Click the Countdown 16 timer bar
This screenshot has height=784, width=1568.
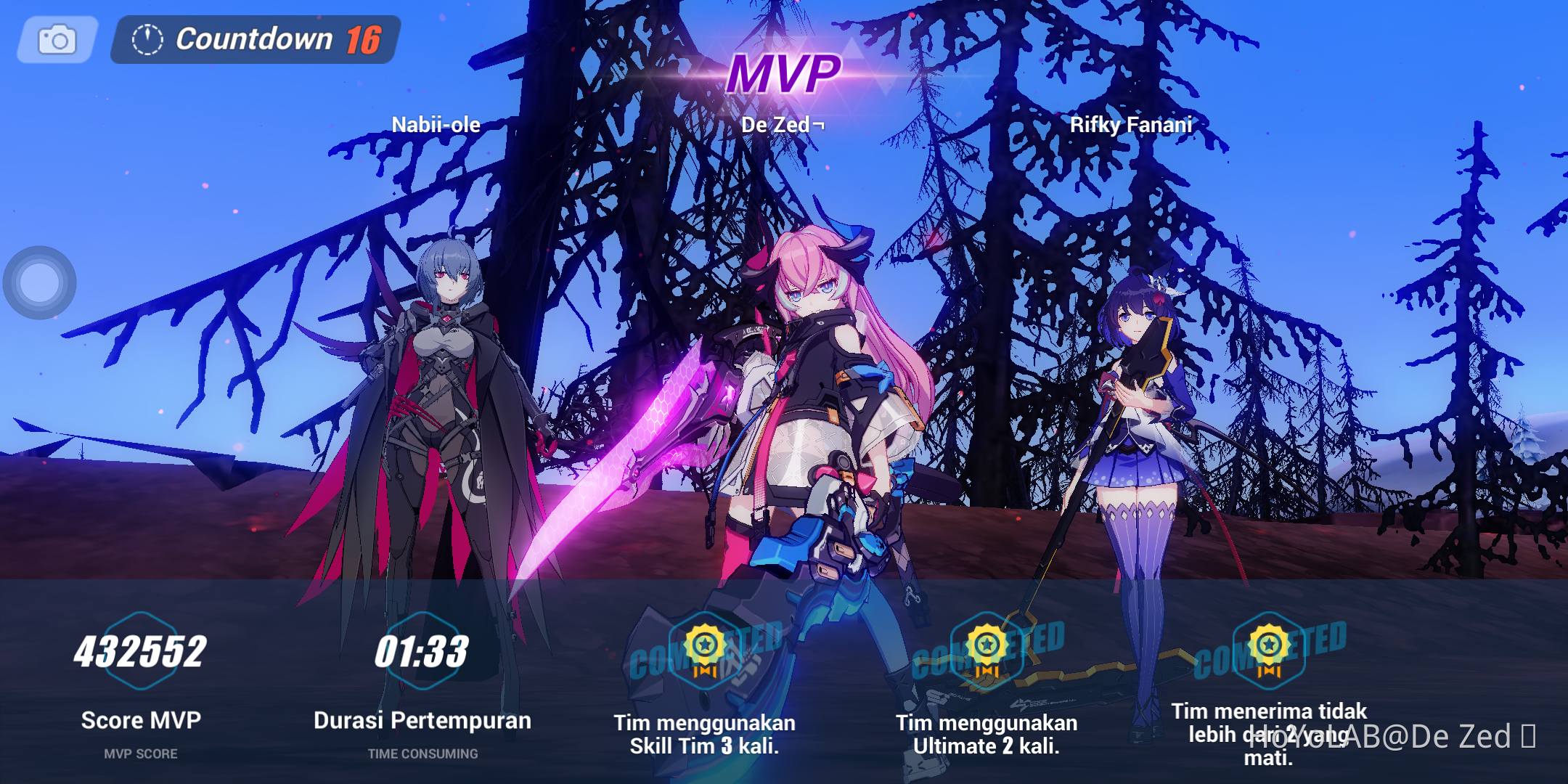point(250,40)
